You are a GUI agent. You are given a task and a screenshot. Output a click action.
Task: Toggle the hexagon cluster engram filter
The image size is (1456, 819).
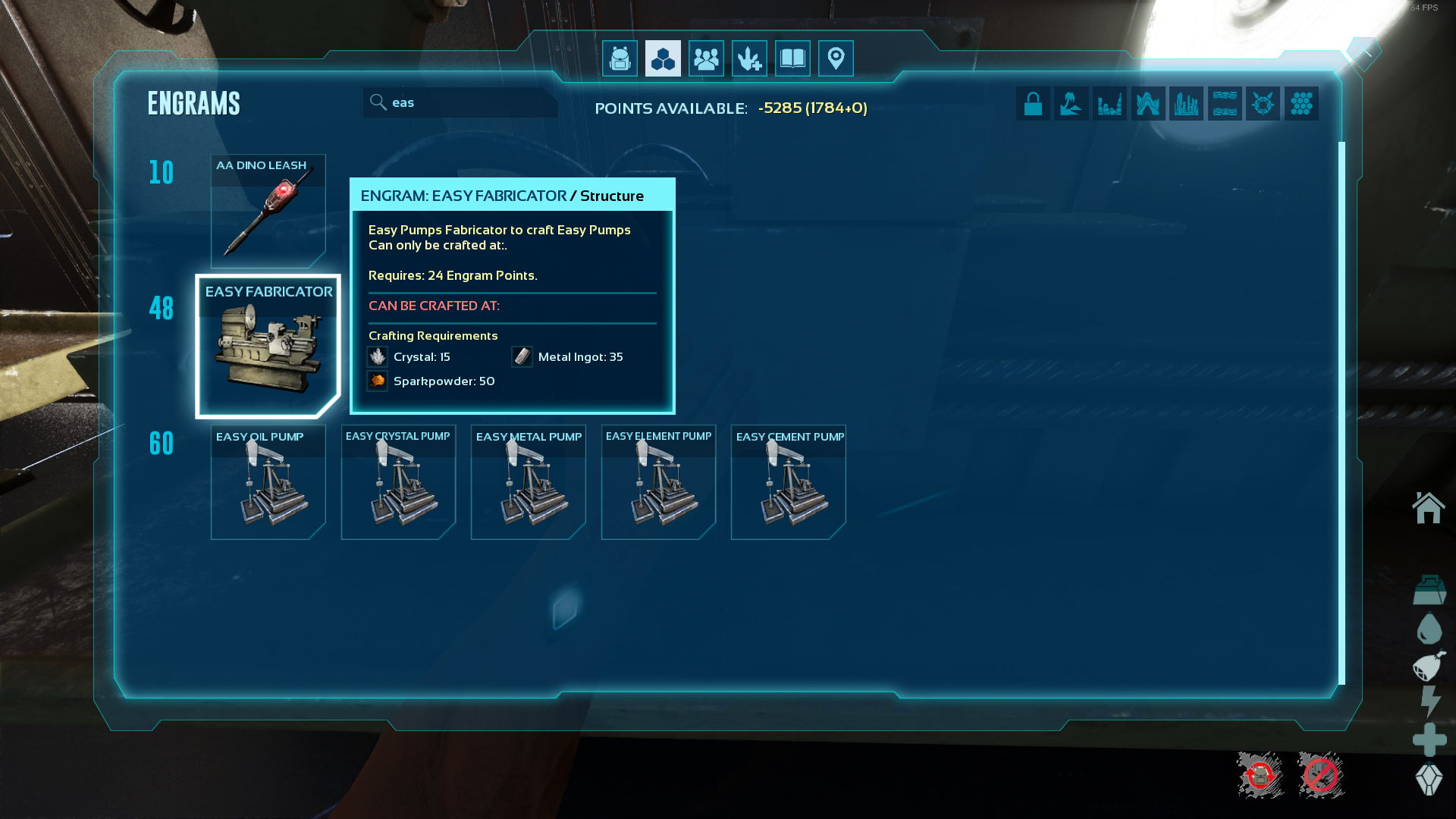click(1301, 104)
